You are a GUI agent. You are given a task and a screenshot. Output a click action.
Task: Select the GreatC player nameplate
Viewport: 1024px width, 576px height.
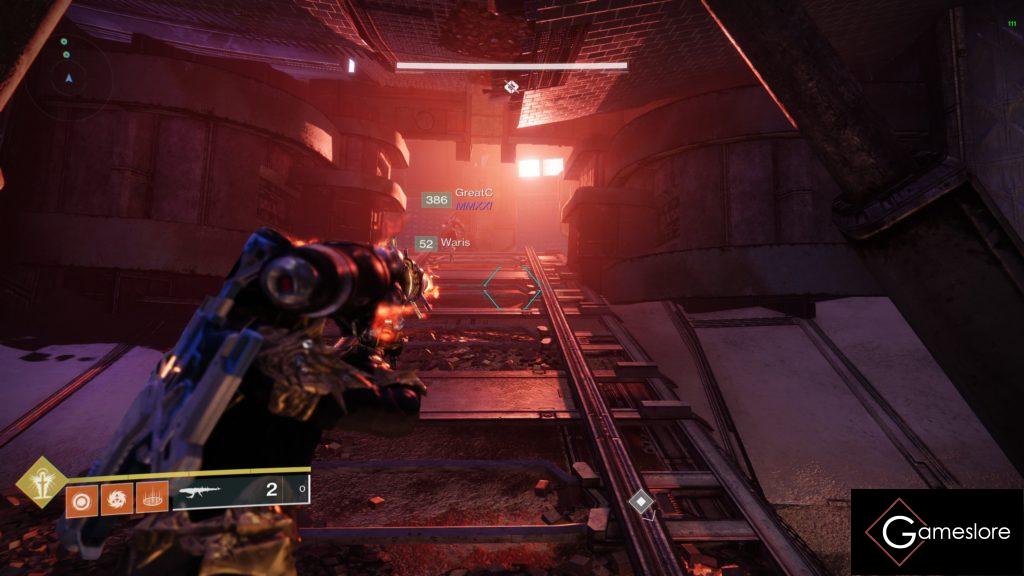click(474, 193)
